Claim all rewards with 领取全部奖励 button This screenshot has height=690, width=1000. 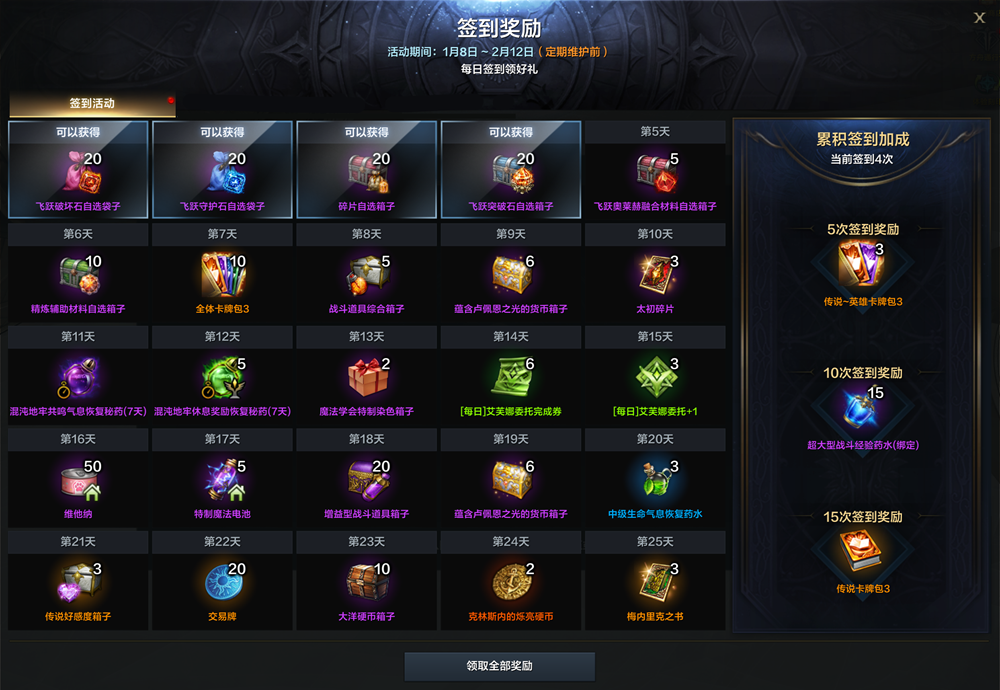499,666
